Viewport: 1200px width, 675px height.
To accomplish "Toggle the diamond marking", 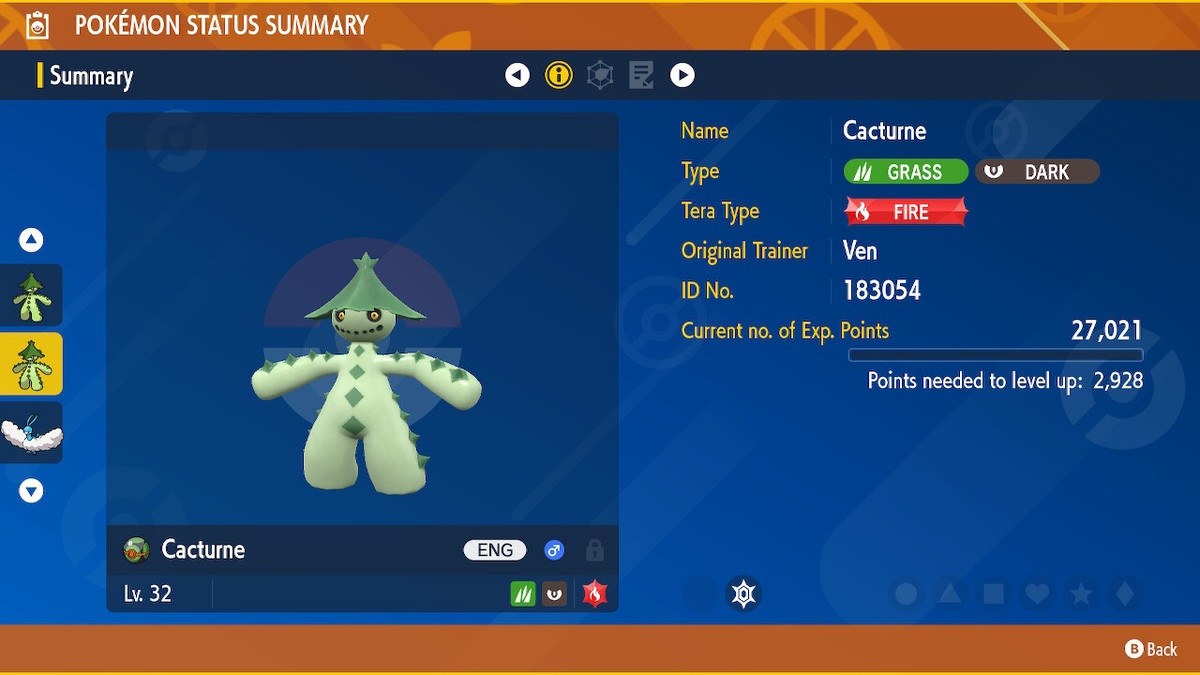I will (1125, 594).
